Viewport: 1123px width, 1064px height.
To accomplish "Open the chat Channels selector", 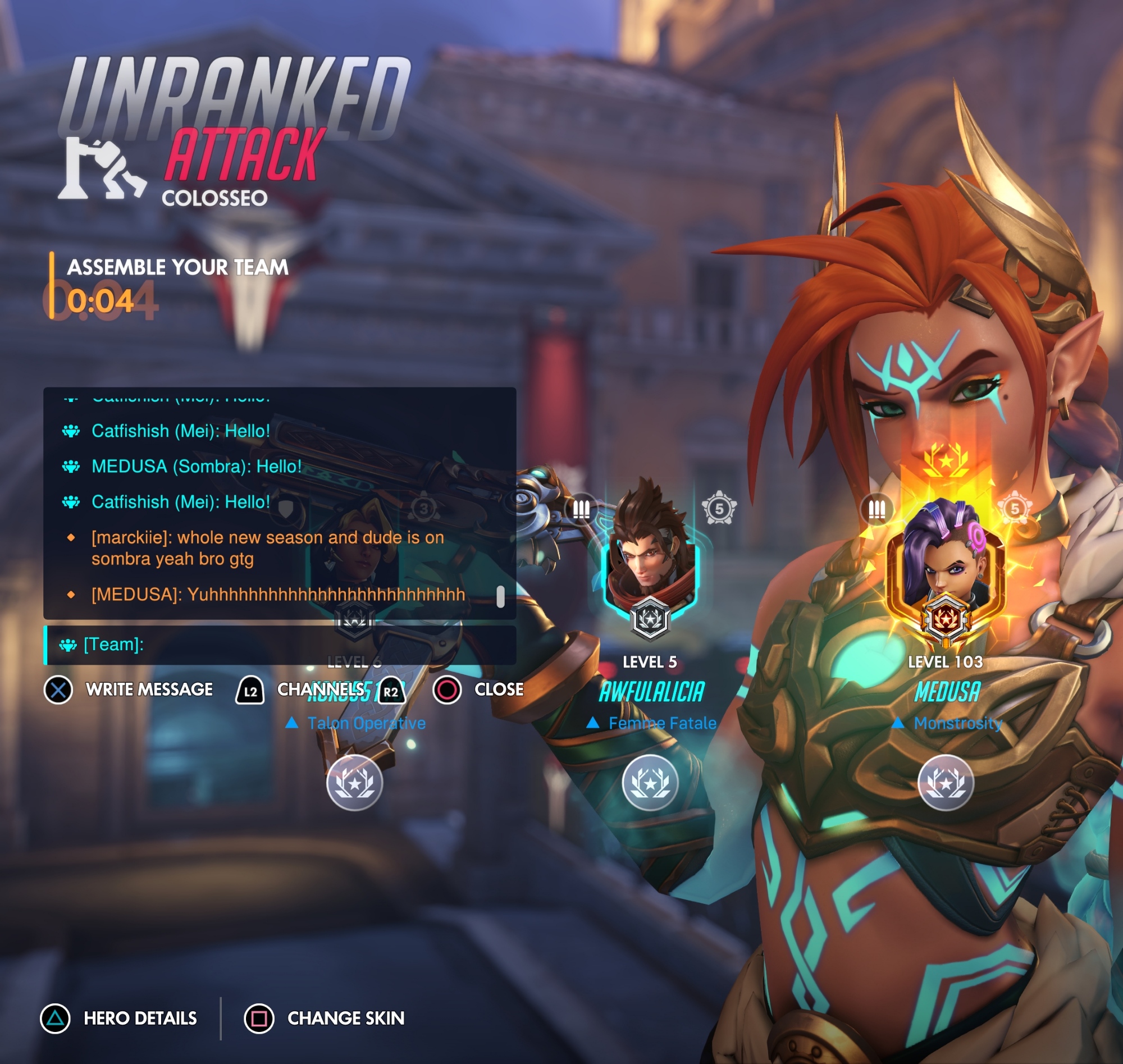I will click(x=320, y=689).
